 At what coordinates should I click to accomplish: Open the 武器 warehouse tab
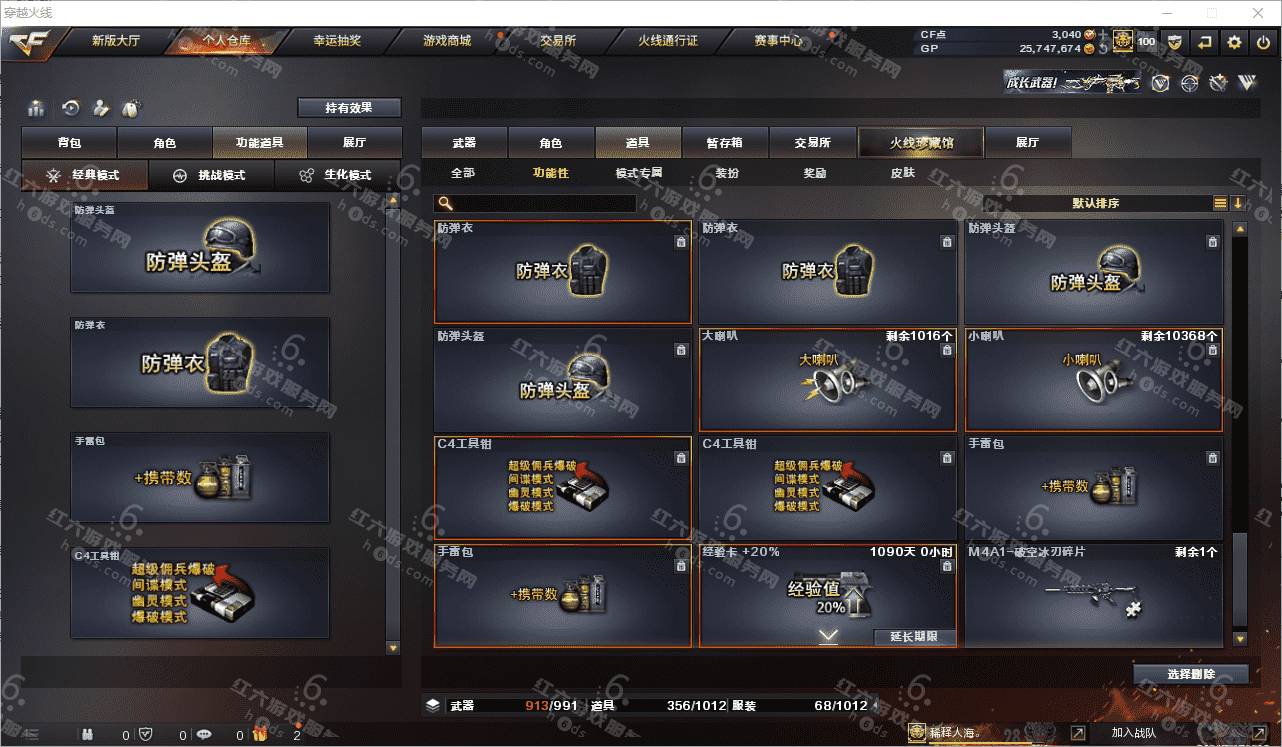[464, 143]
